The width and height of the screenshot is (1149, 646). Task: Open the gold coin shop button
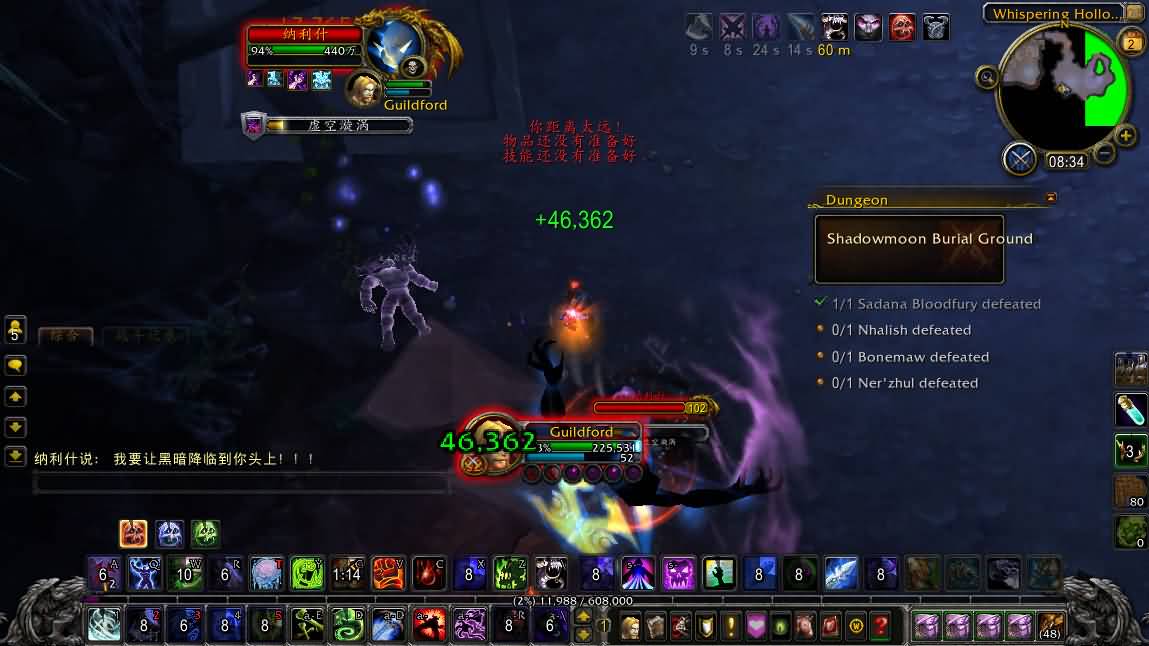coord(855,627)
